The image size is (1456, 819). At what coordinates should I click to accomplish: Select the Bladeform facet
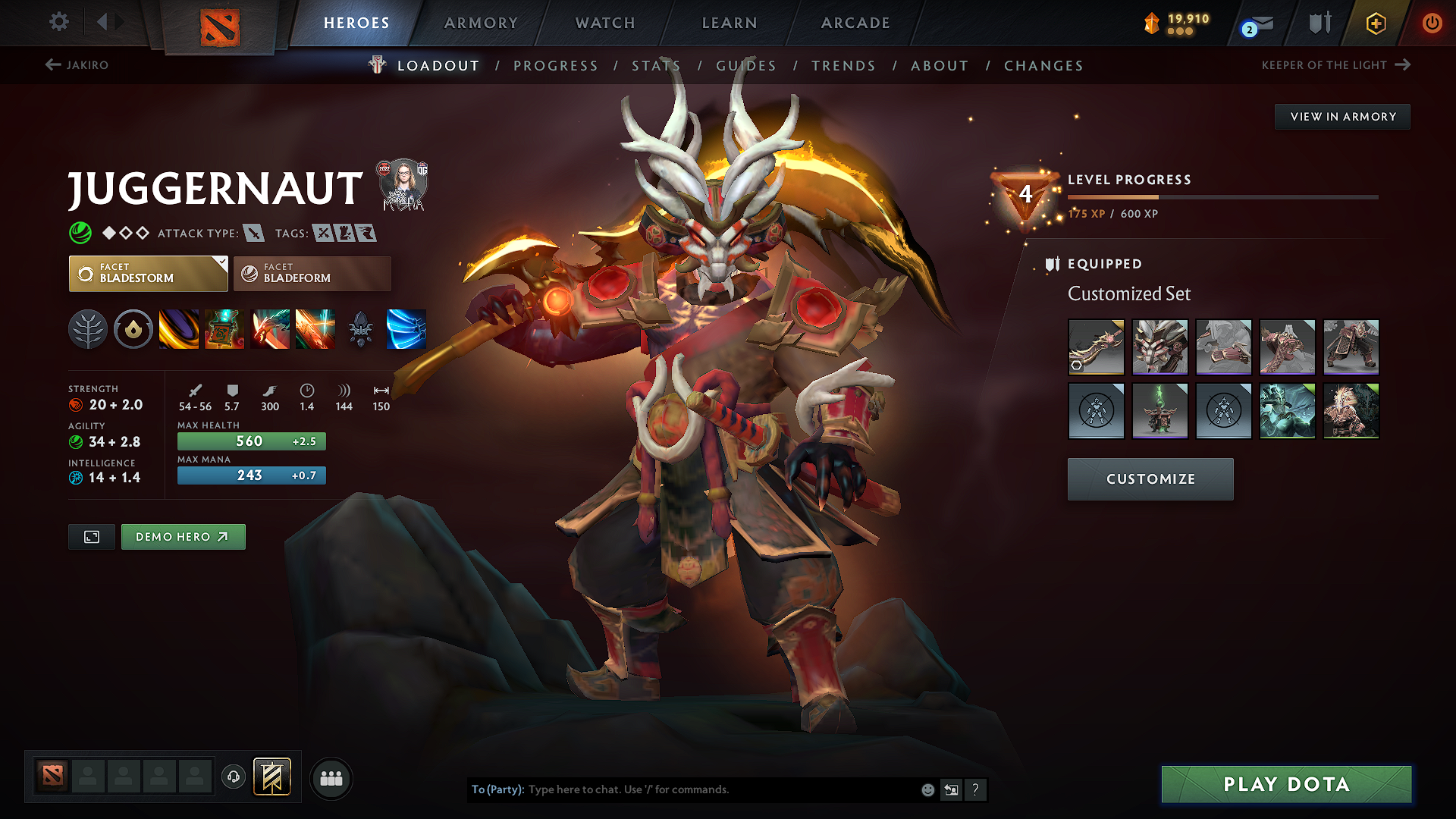pos(311,273)
